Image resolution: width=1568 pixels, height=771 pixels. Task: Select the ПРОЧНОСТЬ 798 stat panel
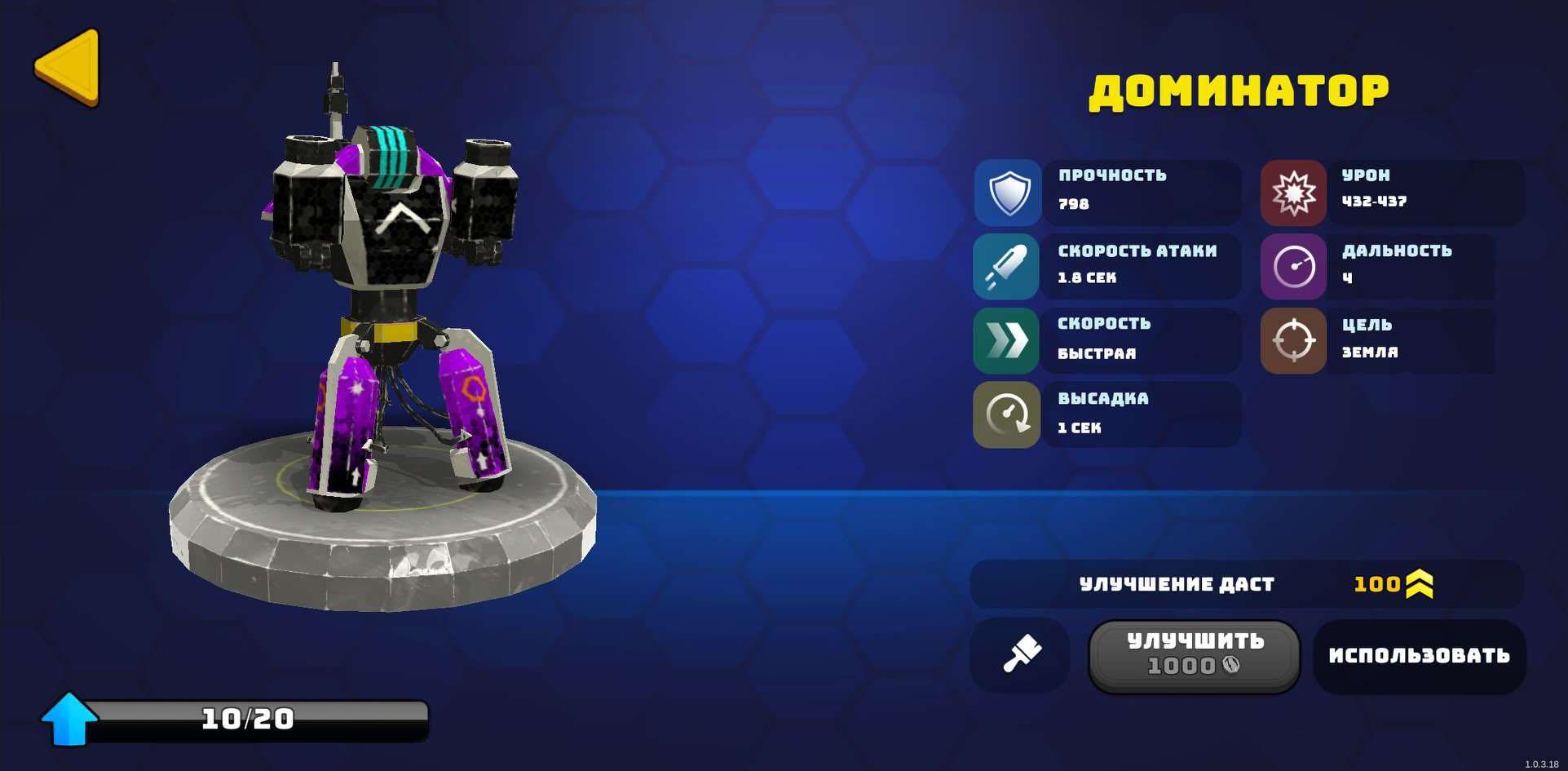[1142, 192]
